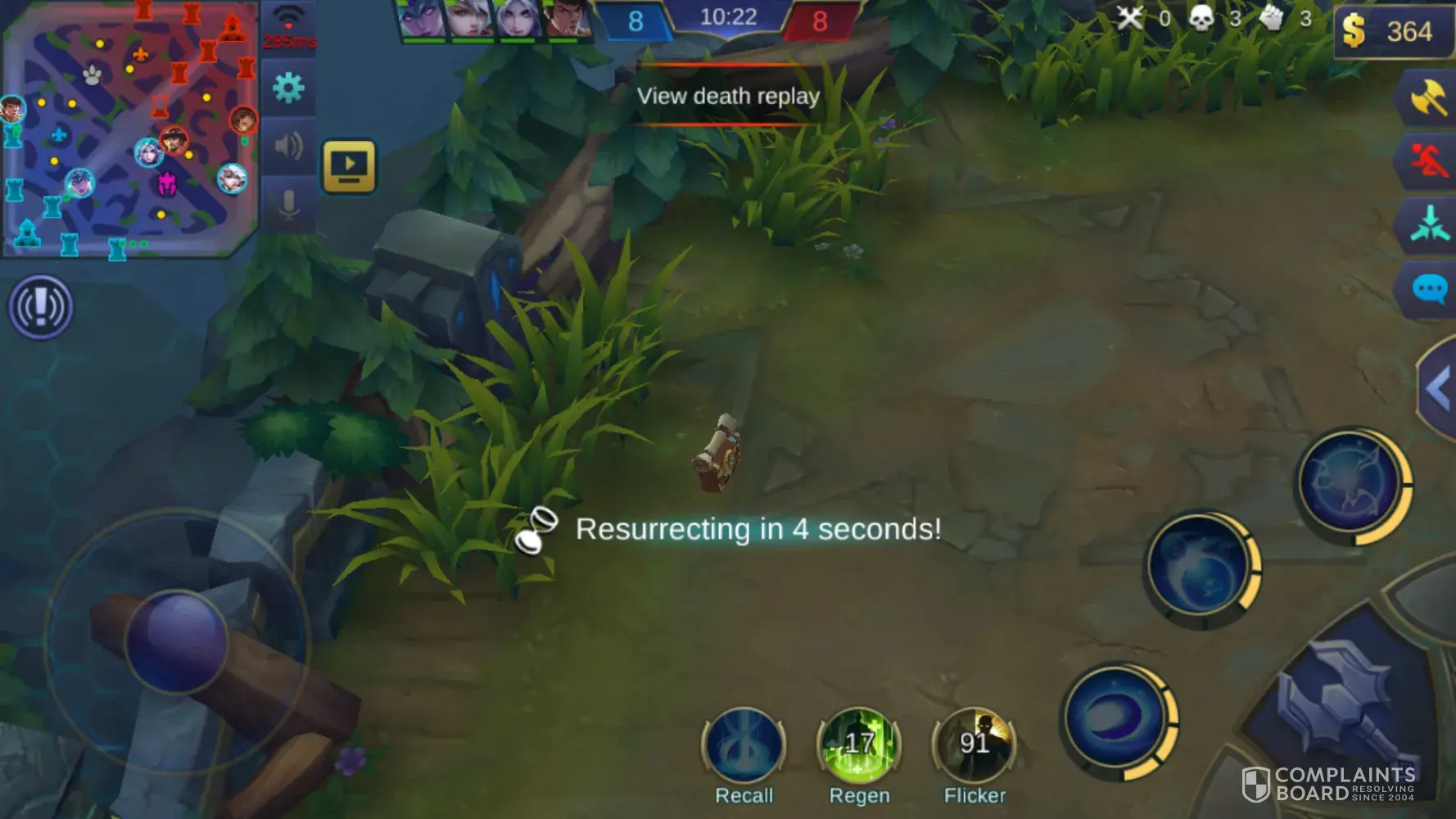
Task: Open the quick chat bubble
Action: point(1429,289)
